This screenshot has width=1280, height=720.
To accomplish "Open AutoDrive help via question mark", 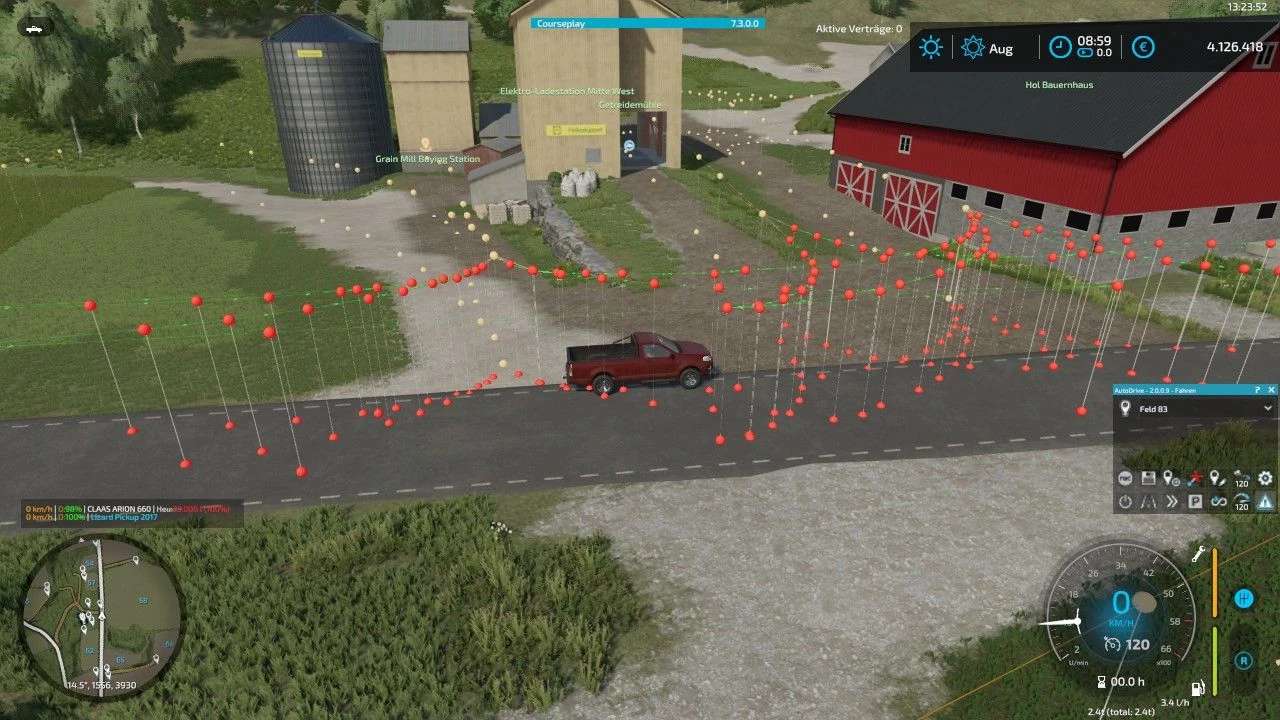I will (x=1257, y=390).
